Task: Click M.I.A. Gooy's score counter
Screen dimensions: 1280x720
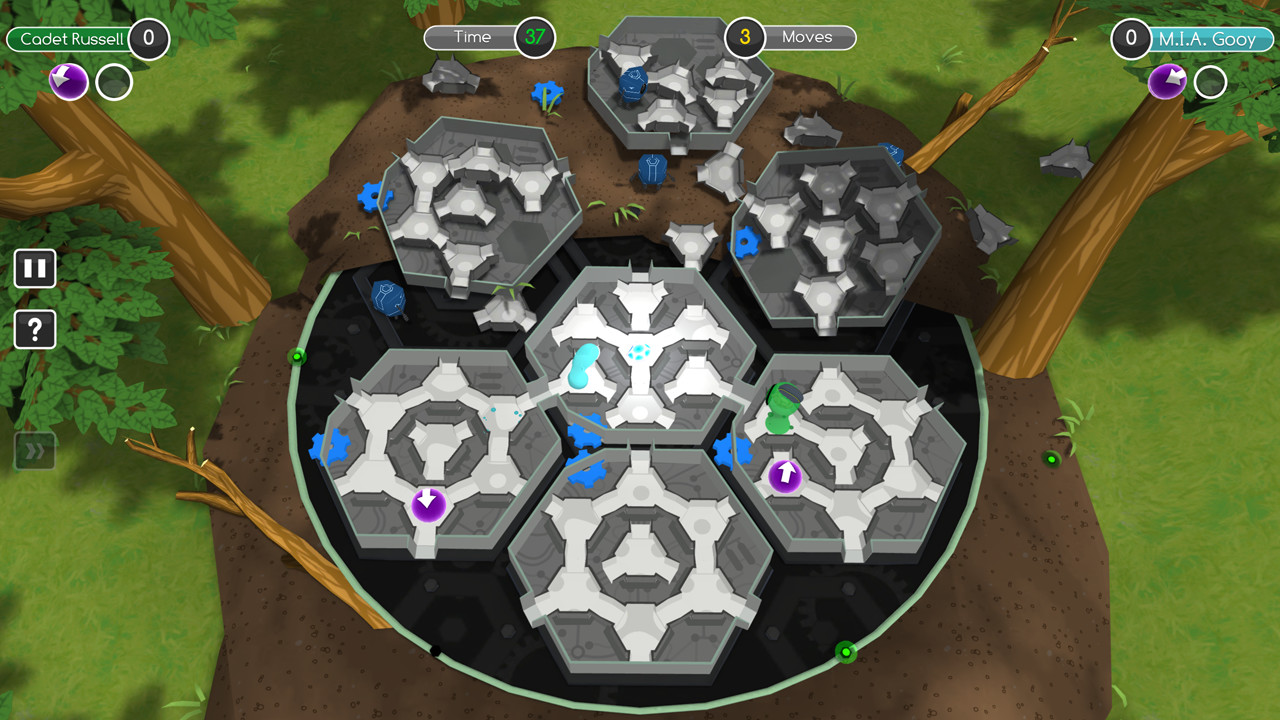Action: click(1131, 41)
